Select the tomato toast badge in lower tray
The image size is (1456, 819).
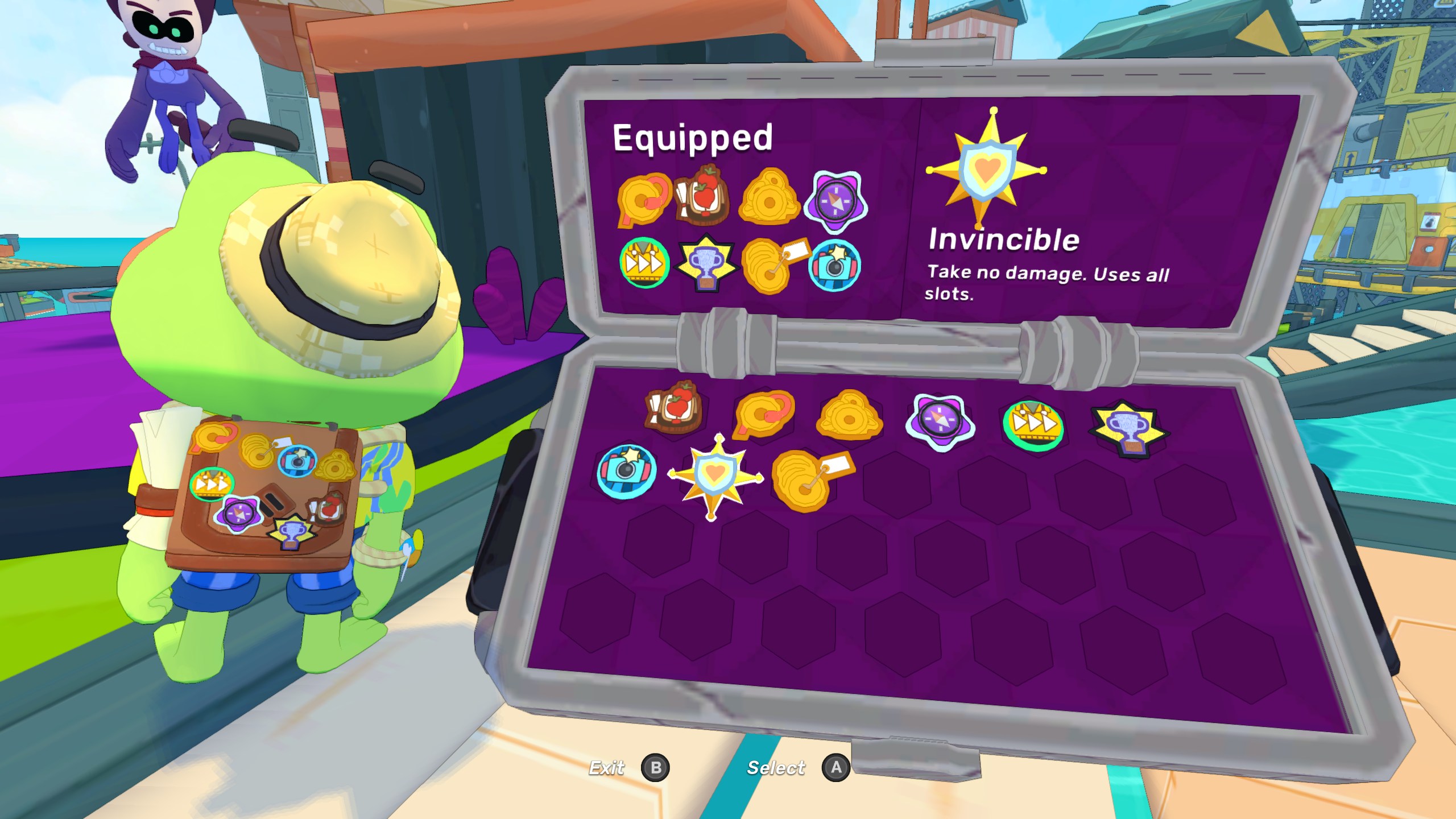(673, 407)
